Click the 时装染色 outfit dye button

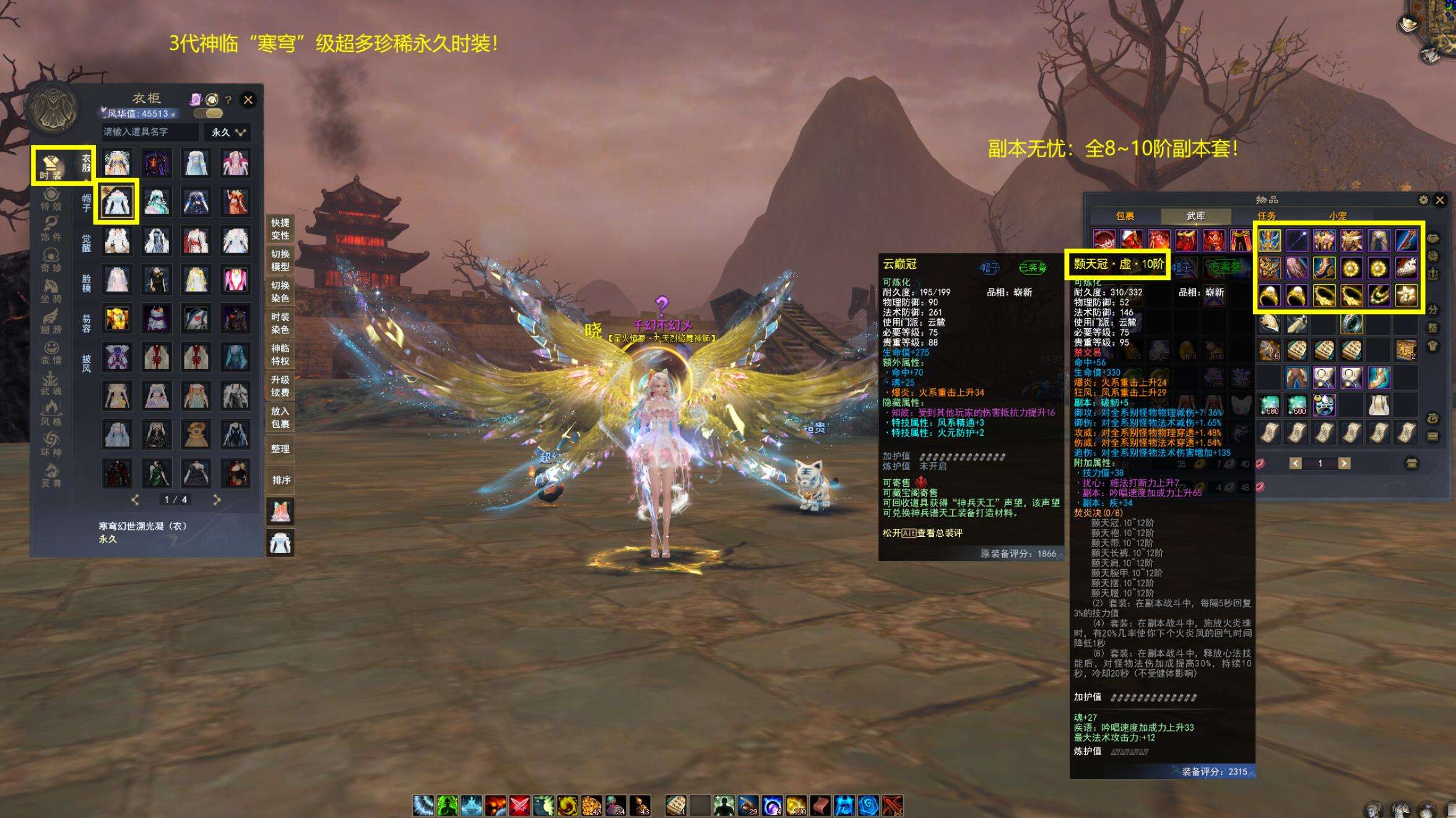[280, 323]
